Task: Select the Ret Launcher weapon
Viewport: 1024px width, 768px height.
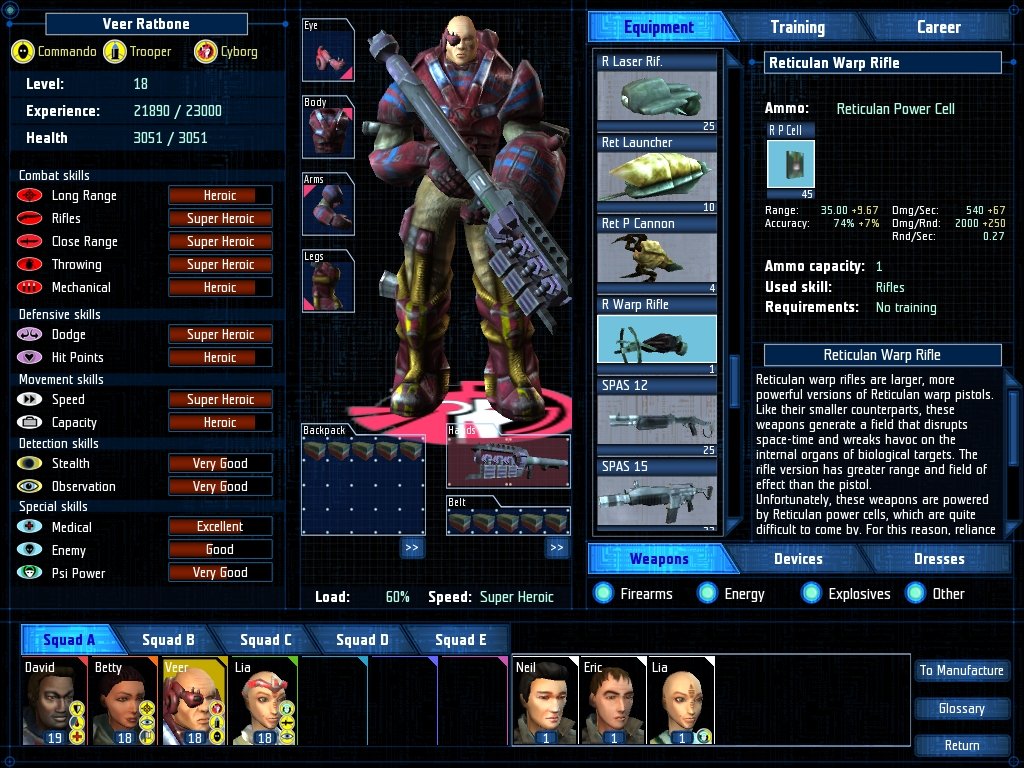Action: click(657, 174)
